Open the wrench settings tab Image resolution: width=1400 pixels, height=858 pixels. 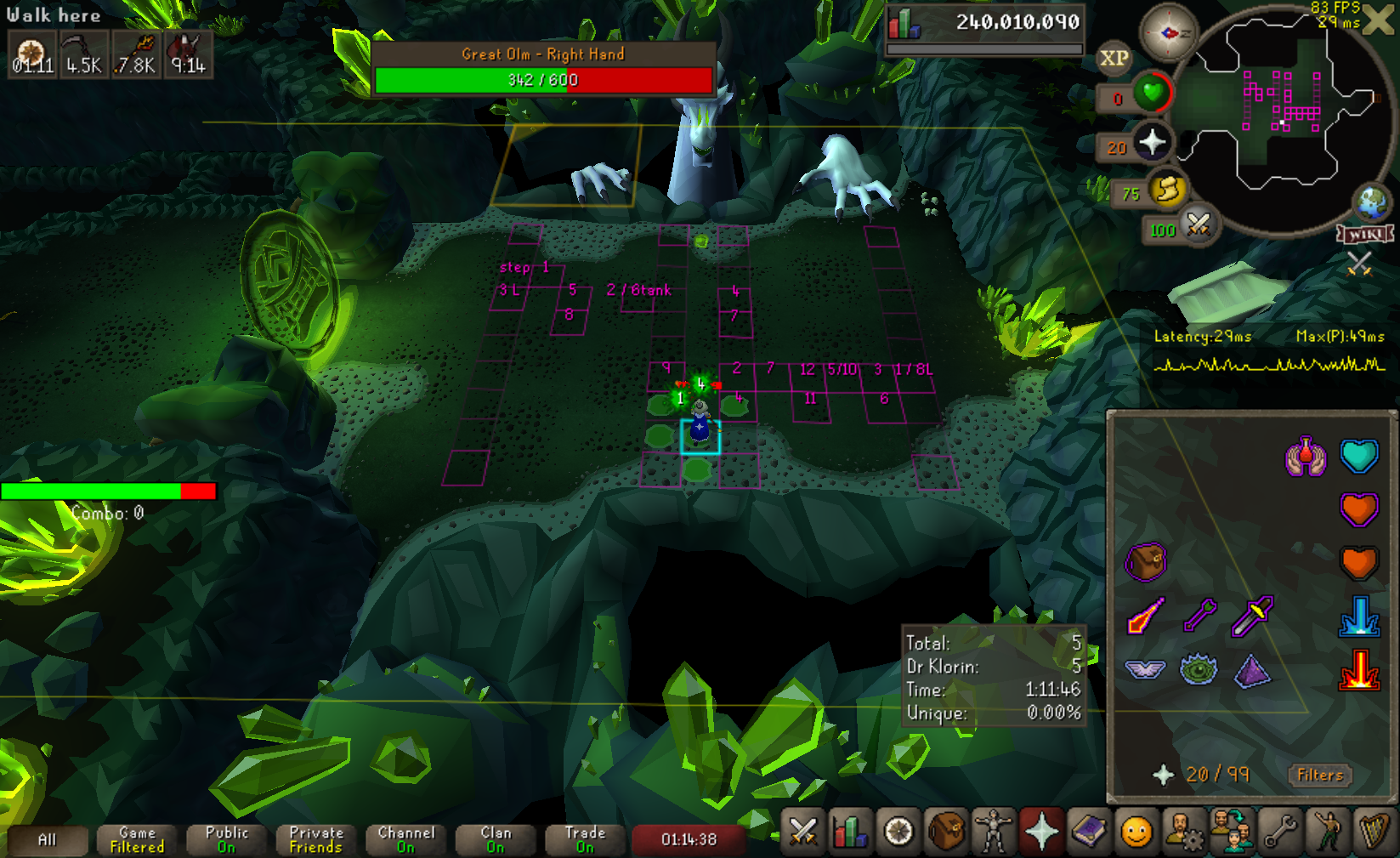tap(1279, 832)
